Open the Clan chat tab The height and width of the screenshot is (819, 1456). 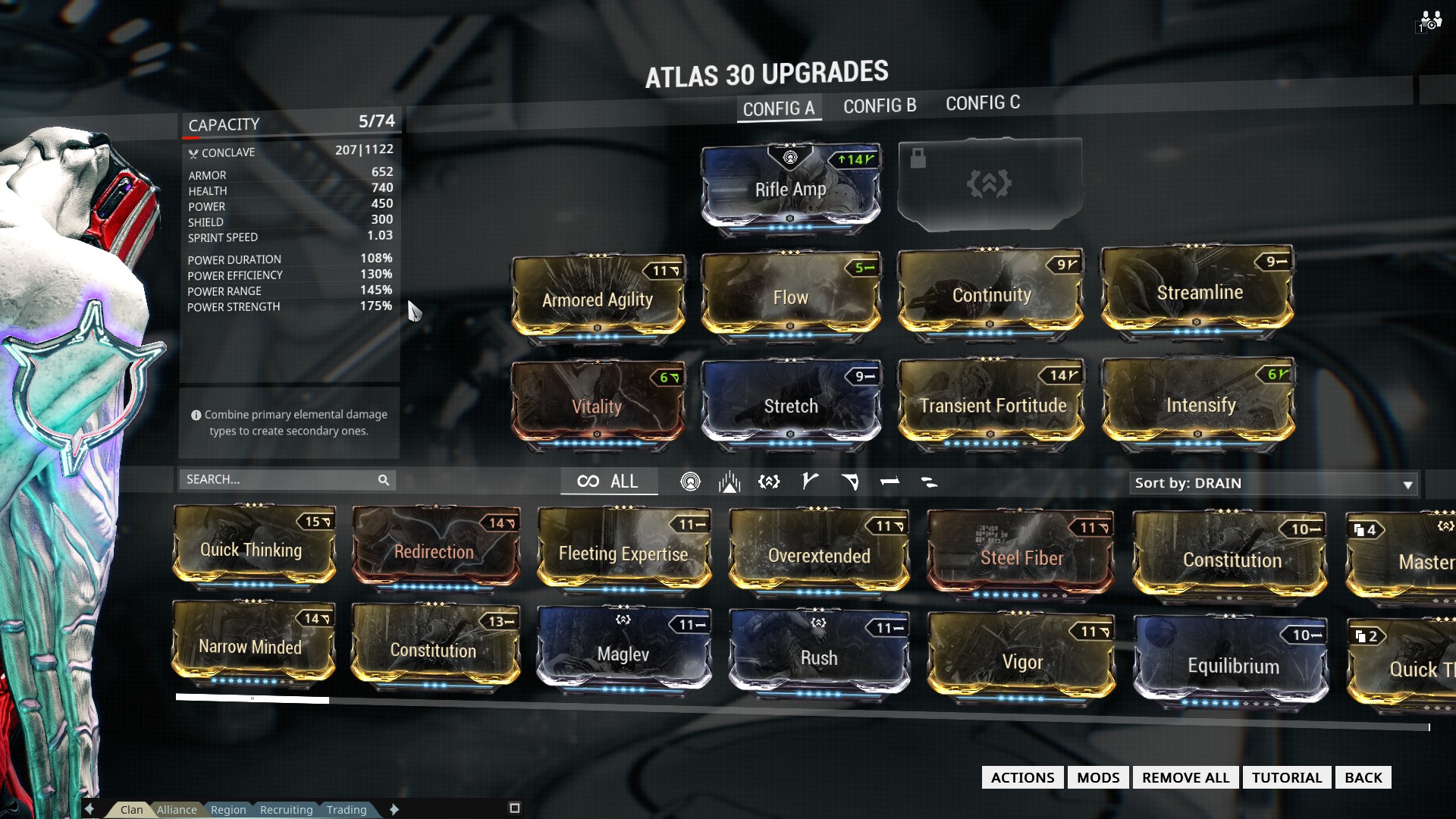131,809
